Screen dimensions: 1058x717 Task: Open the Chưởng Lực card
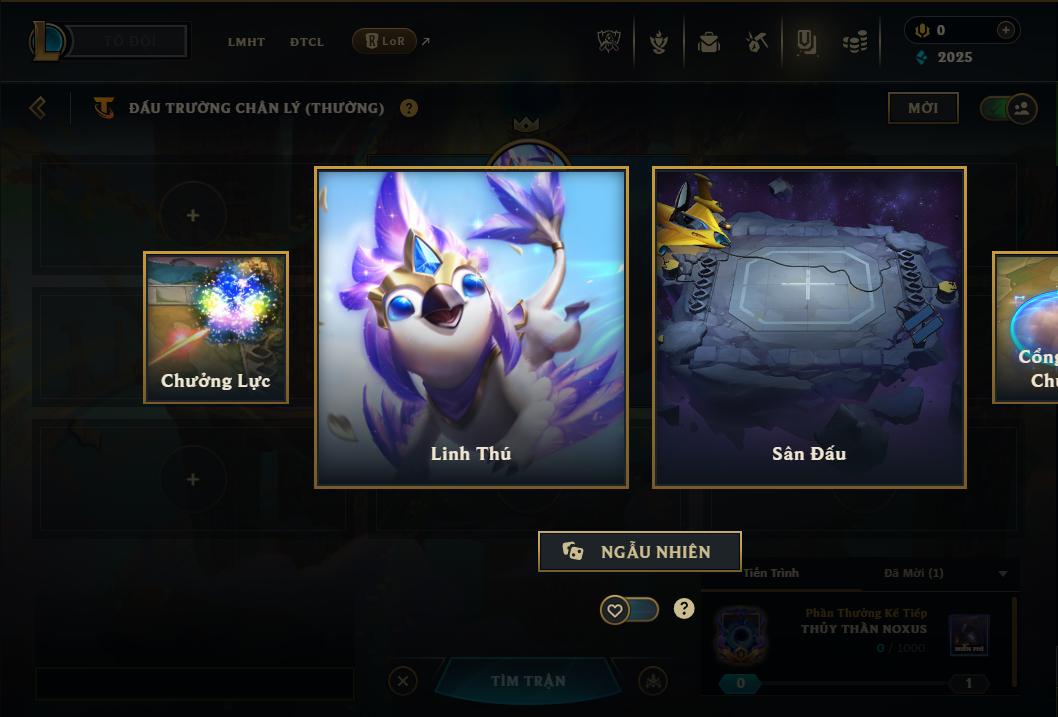click(x=216, y=327)
